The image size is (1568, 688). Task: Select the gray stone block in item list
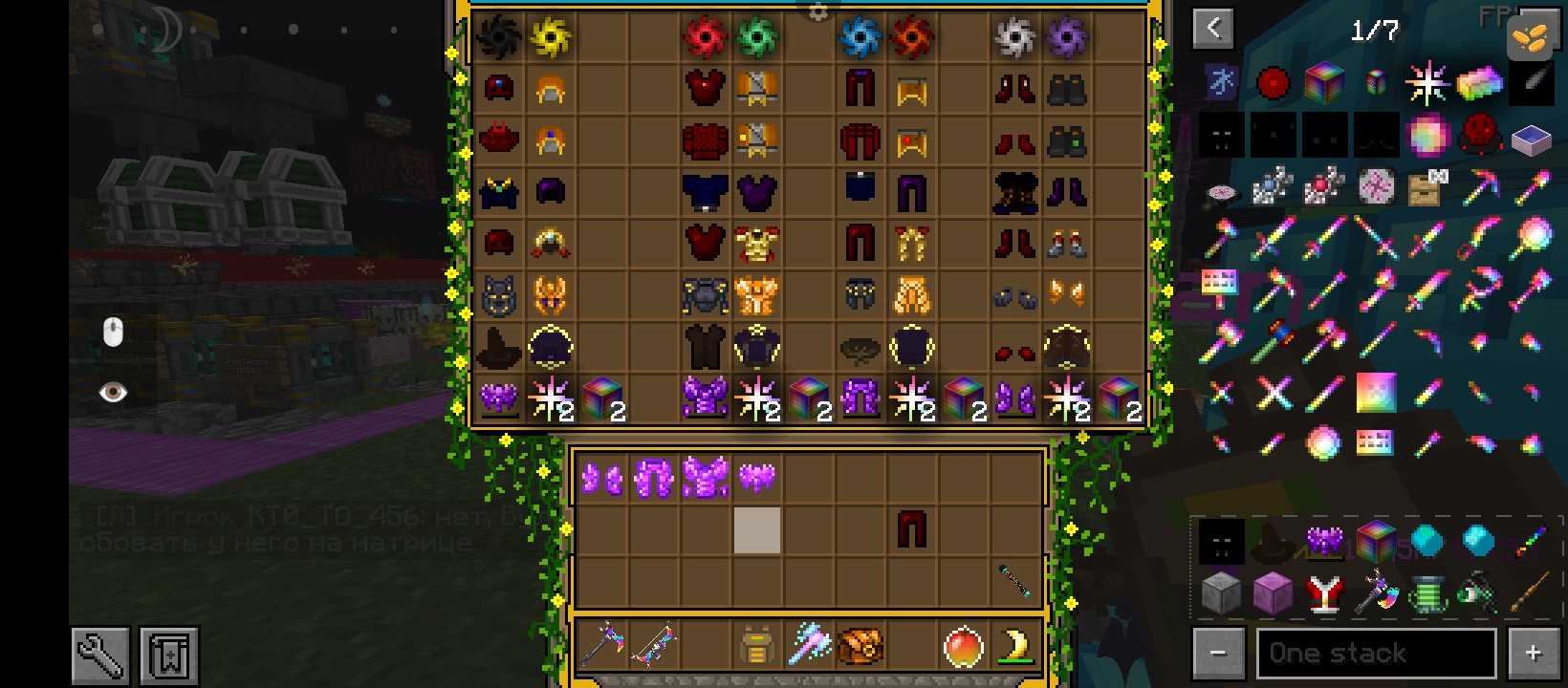[x=1221, y=594]
